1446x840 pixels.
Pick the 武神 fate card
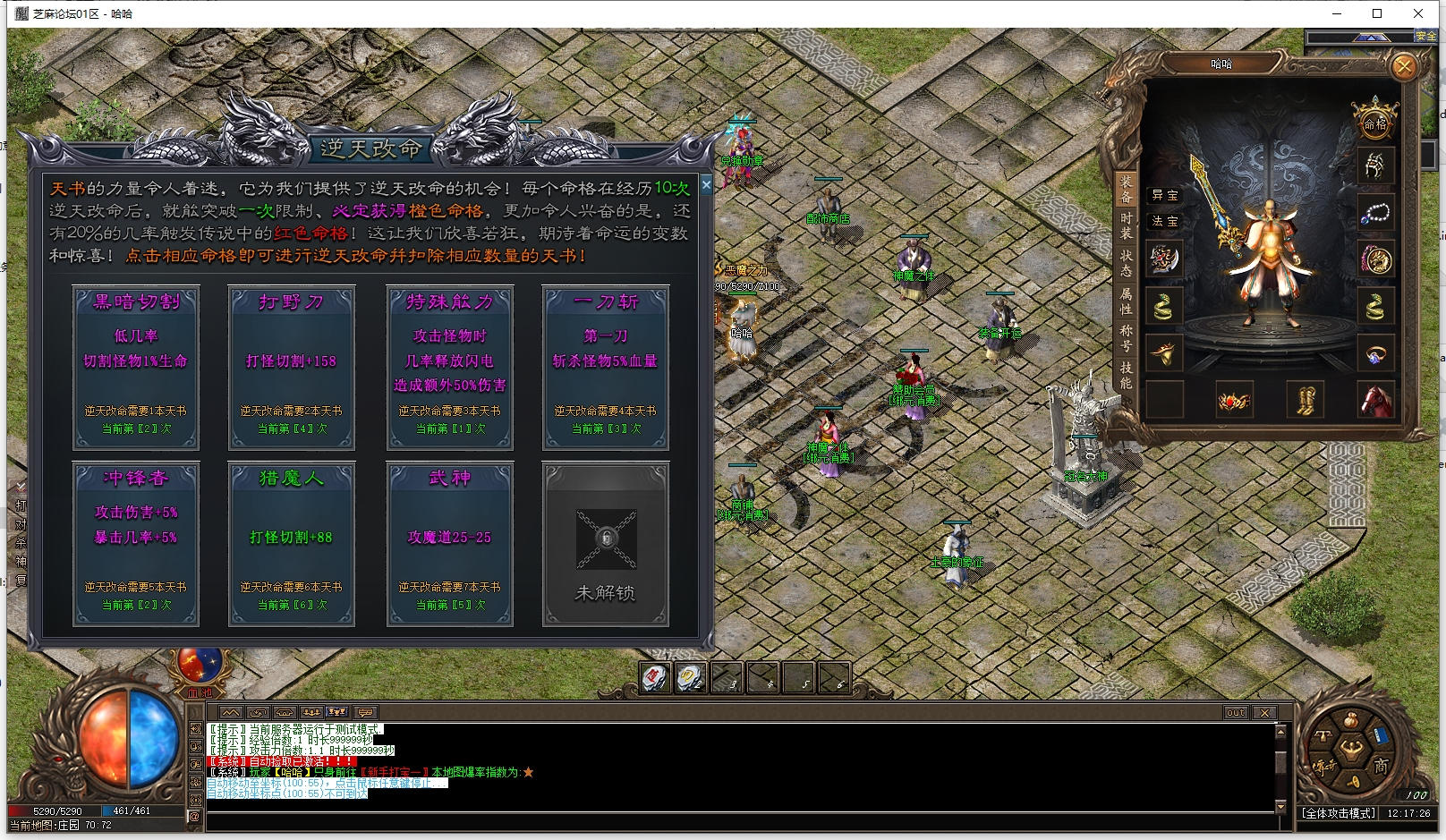[x=450, y=543]
